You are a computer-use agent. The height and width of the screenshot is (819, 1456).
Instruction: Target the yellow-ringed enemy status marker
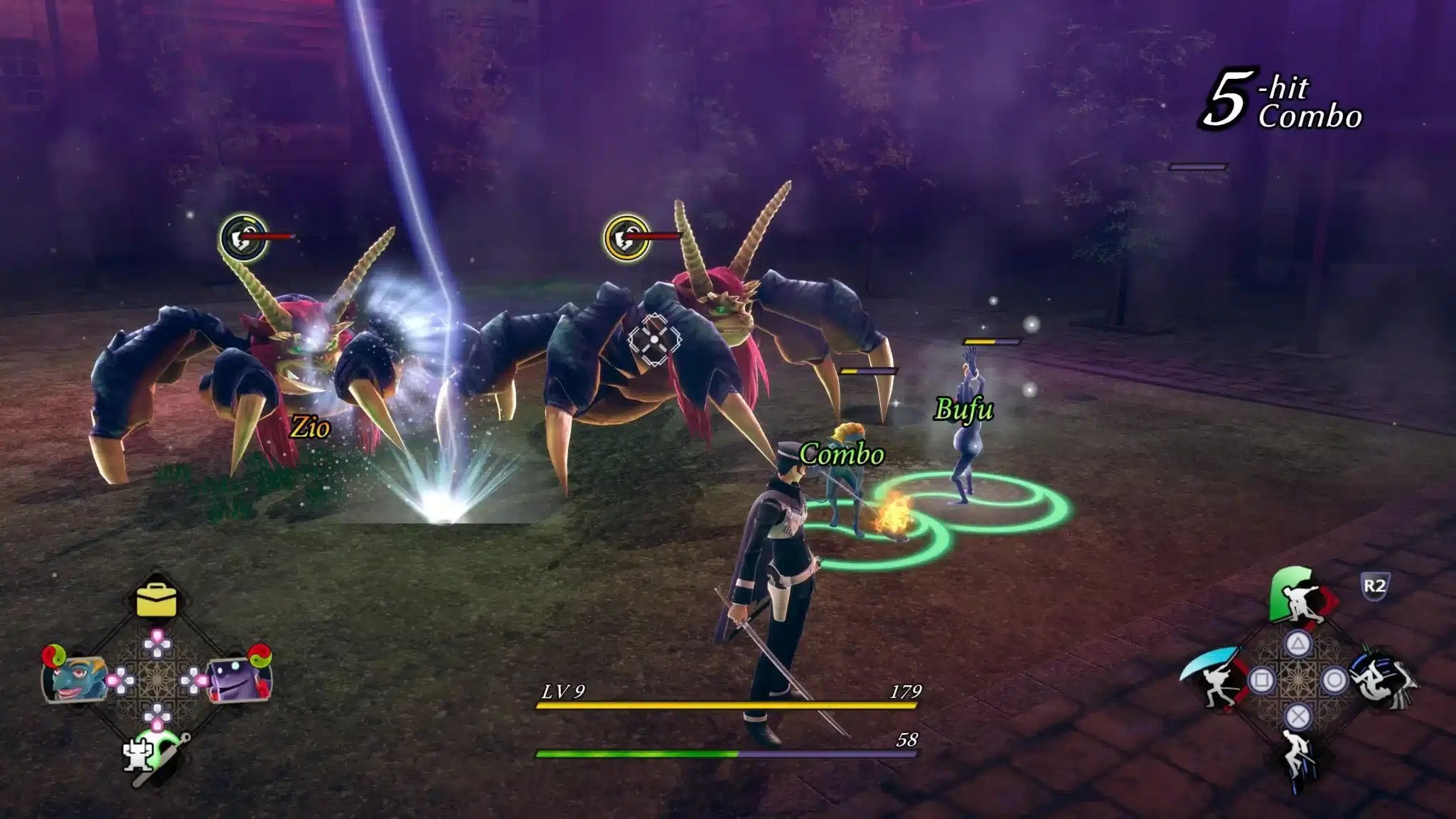(x=626, y=237)
